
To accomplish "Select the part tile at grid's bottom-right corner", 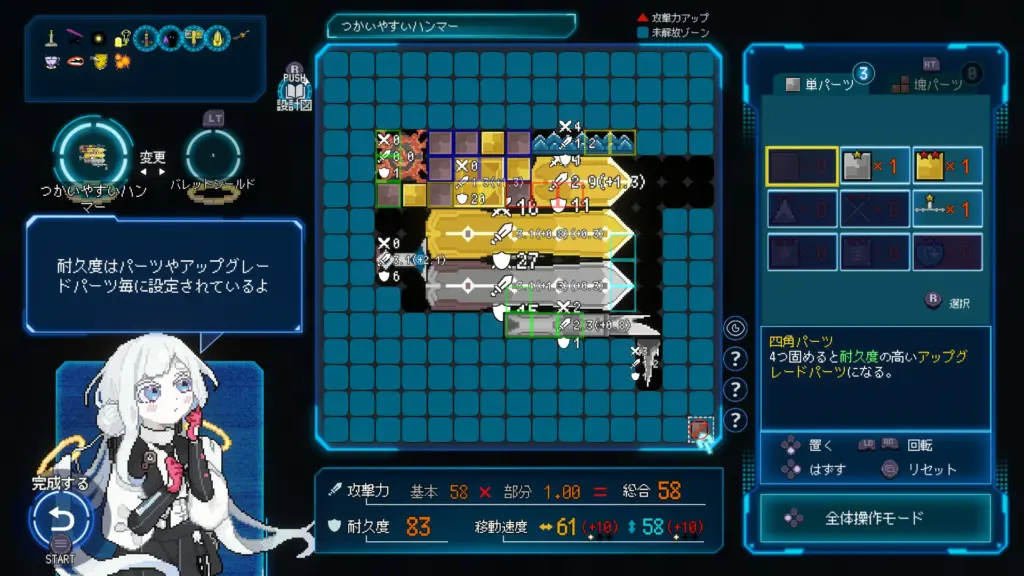I will point(699,430).
